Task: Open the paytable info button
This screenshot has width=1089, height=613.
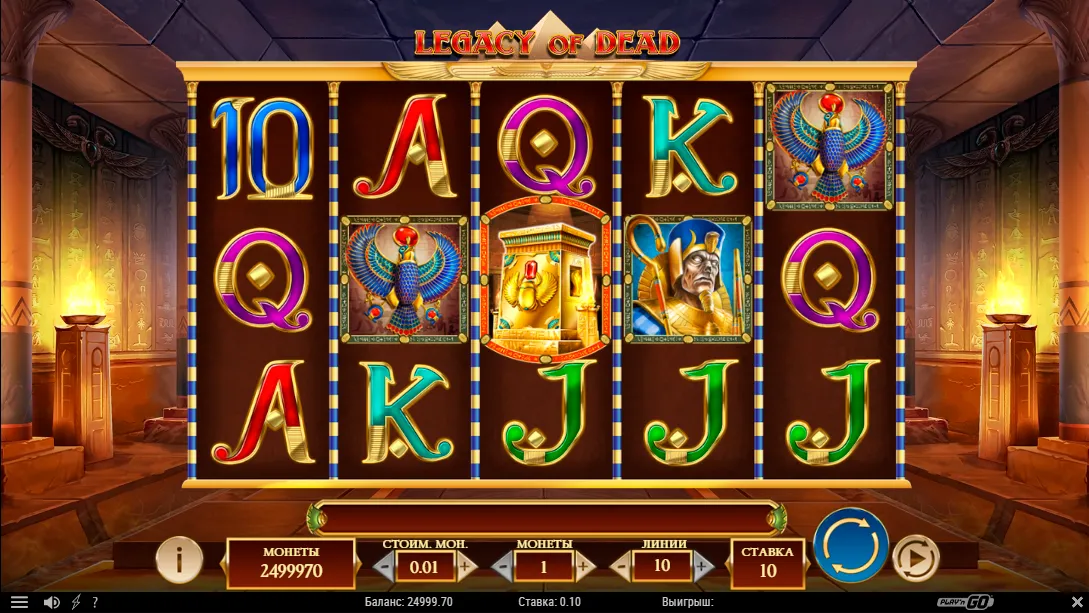Action: [x=179, y=560]
